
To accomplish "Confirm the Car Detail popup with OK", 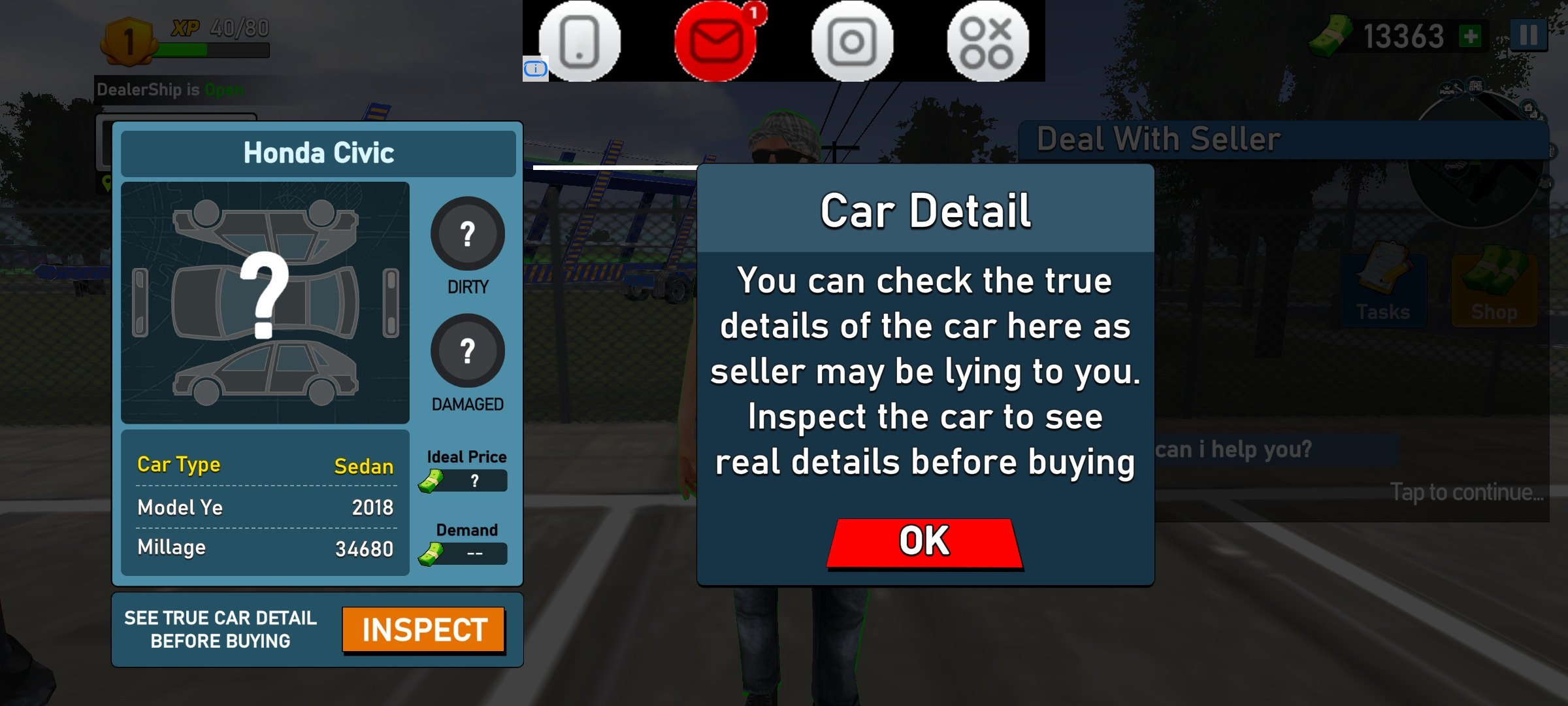I will click(924, 543).
